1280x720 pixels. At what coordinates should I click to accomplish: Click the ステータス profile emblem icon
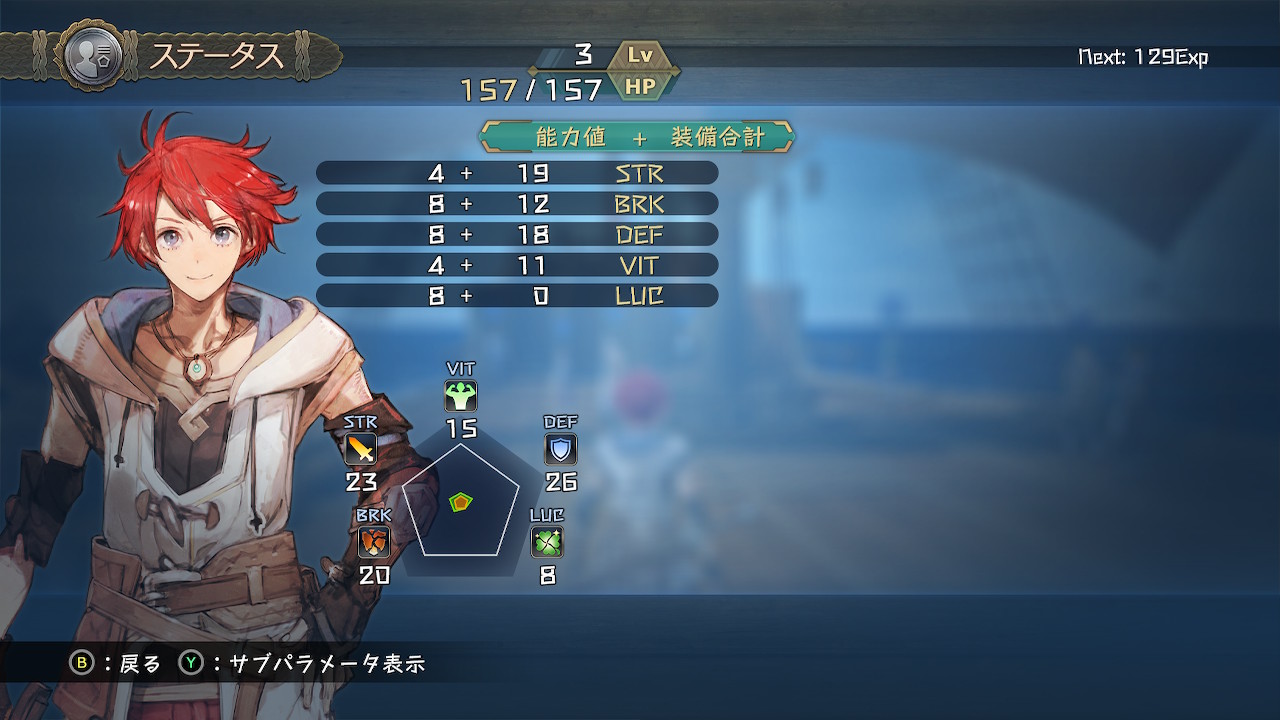[x=92, y=54]
